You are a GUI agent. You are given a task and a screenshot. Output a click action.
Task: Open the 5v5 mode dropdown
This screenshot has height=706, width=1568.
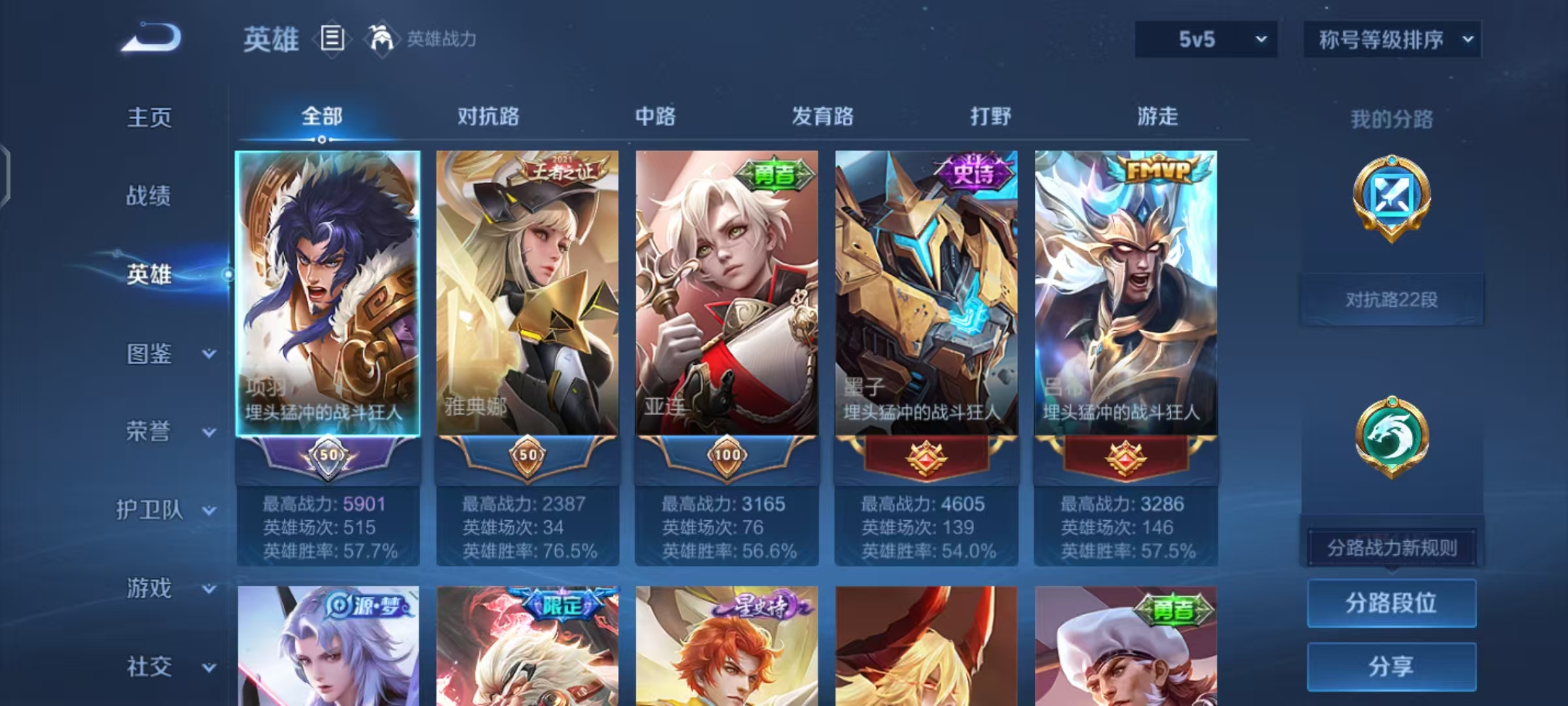pos(1205,39)
